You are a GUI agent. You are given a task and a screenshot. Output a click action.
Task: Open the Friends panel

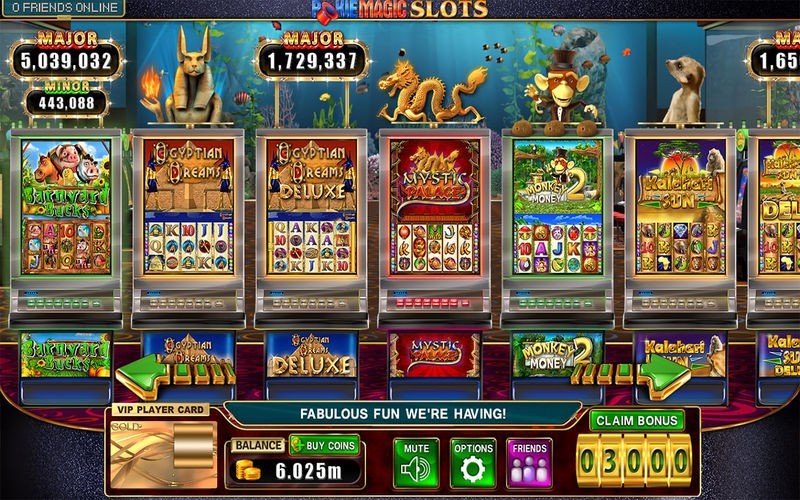[x=529, y=462]
